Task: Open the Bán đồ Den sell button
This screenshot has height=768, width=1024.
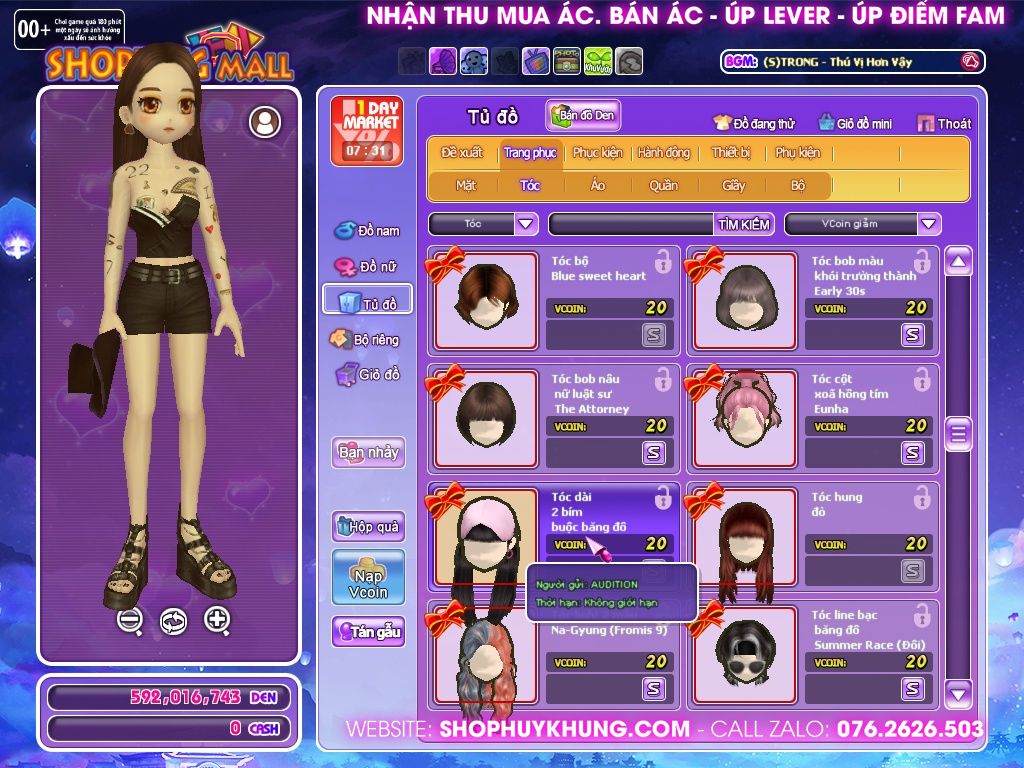Action: coord(583,116)
